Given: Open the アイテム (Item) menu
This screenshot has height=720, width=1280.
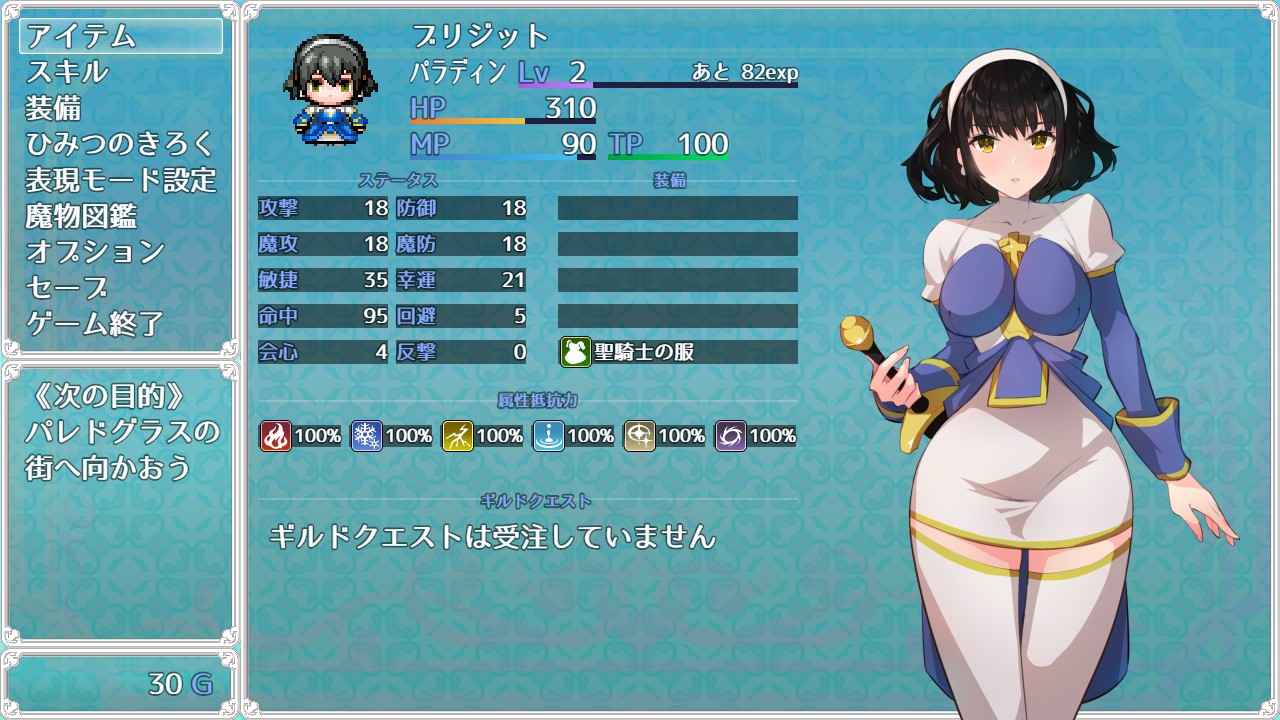Looking at the screenshot, I should [120, 36].
